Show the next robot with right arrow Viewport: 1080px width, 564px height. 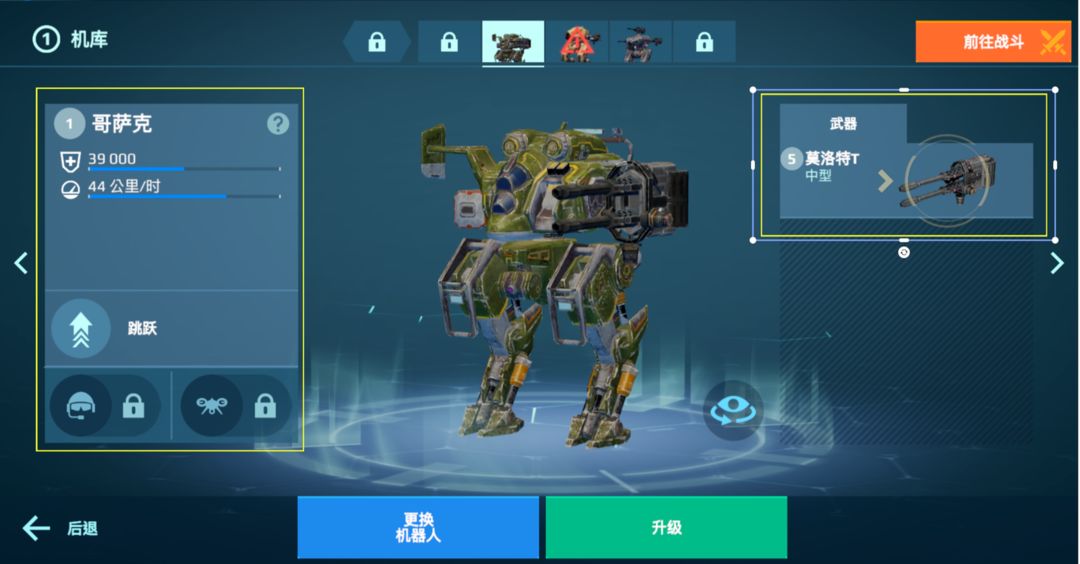pos(1057,263)
